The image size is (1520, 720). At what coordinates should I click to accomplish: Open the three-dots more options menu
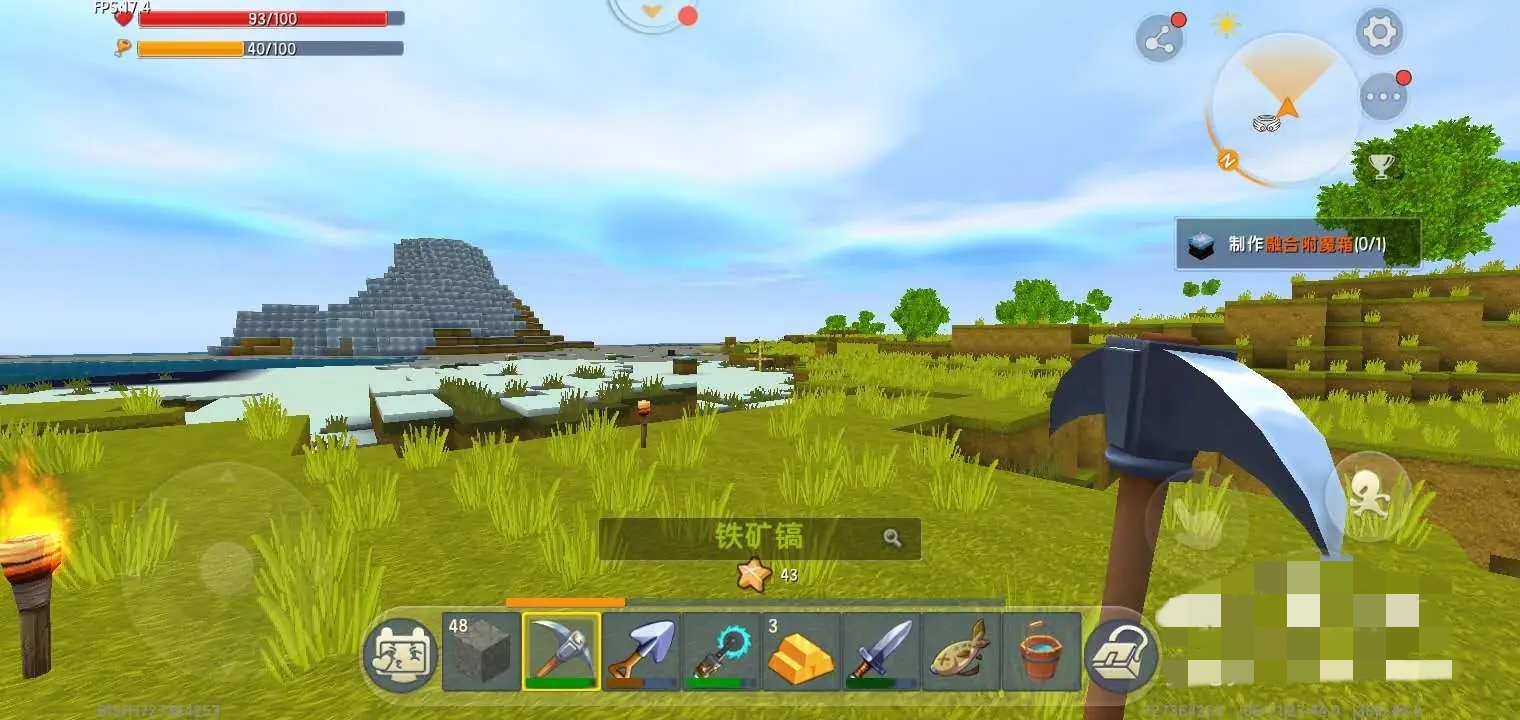(1384, 97)
